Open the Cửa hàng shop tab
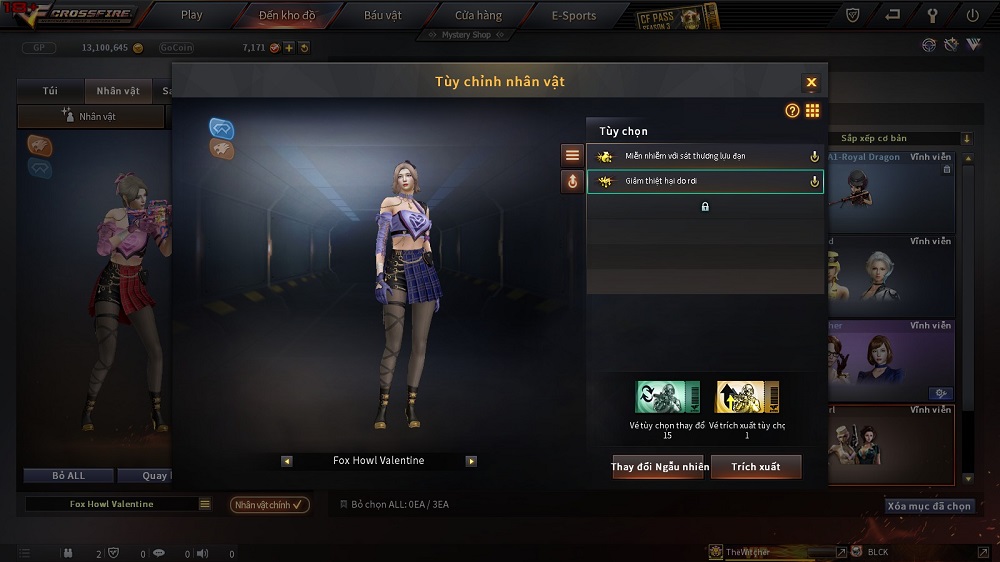 tap(478, 15)
